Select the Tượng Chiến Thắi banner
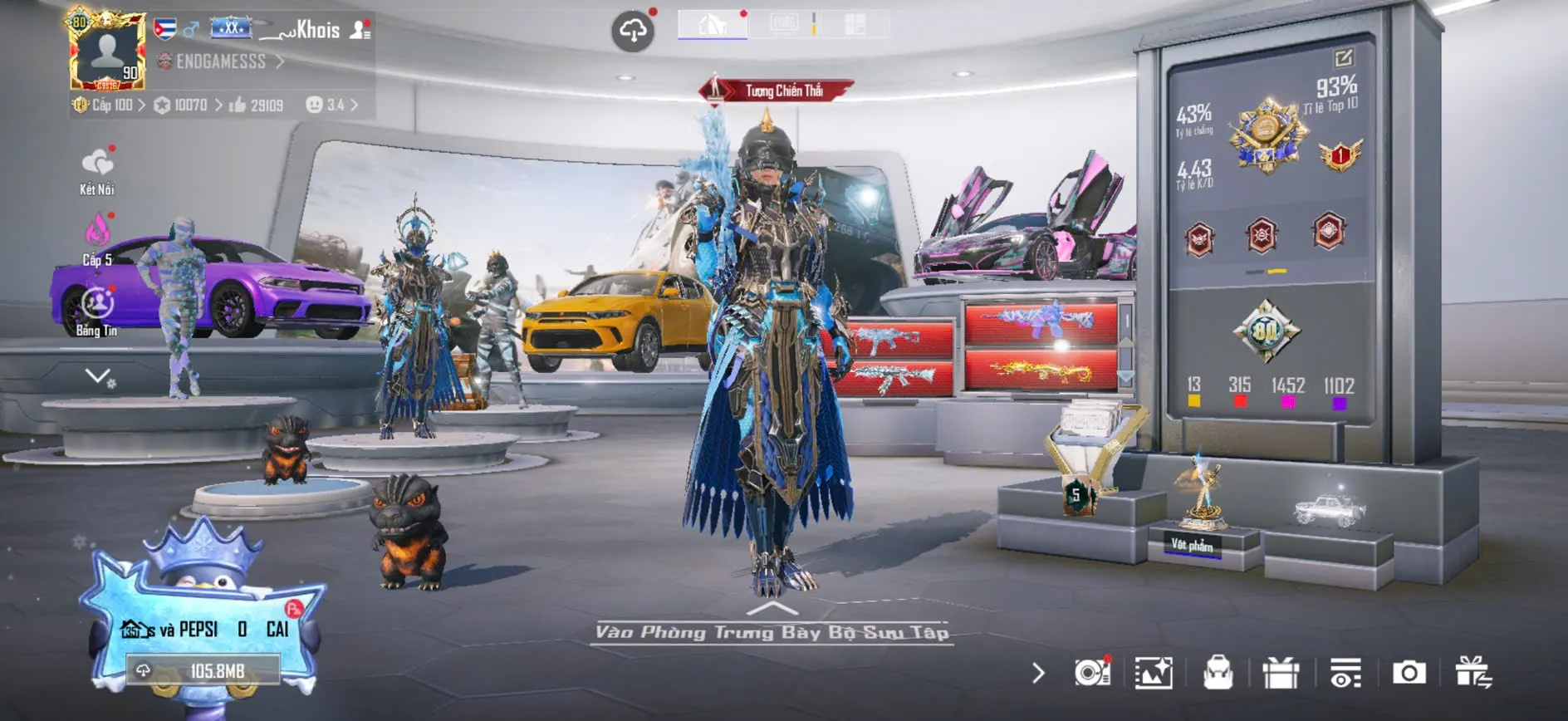 pos(777,91)
